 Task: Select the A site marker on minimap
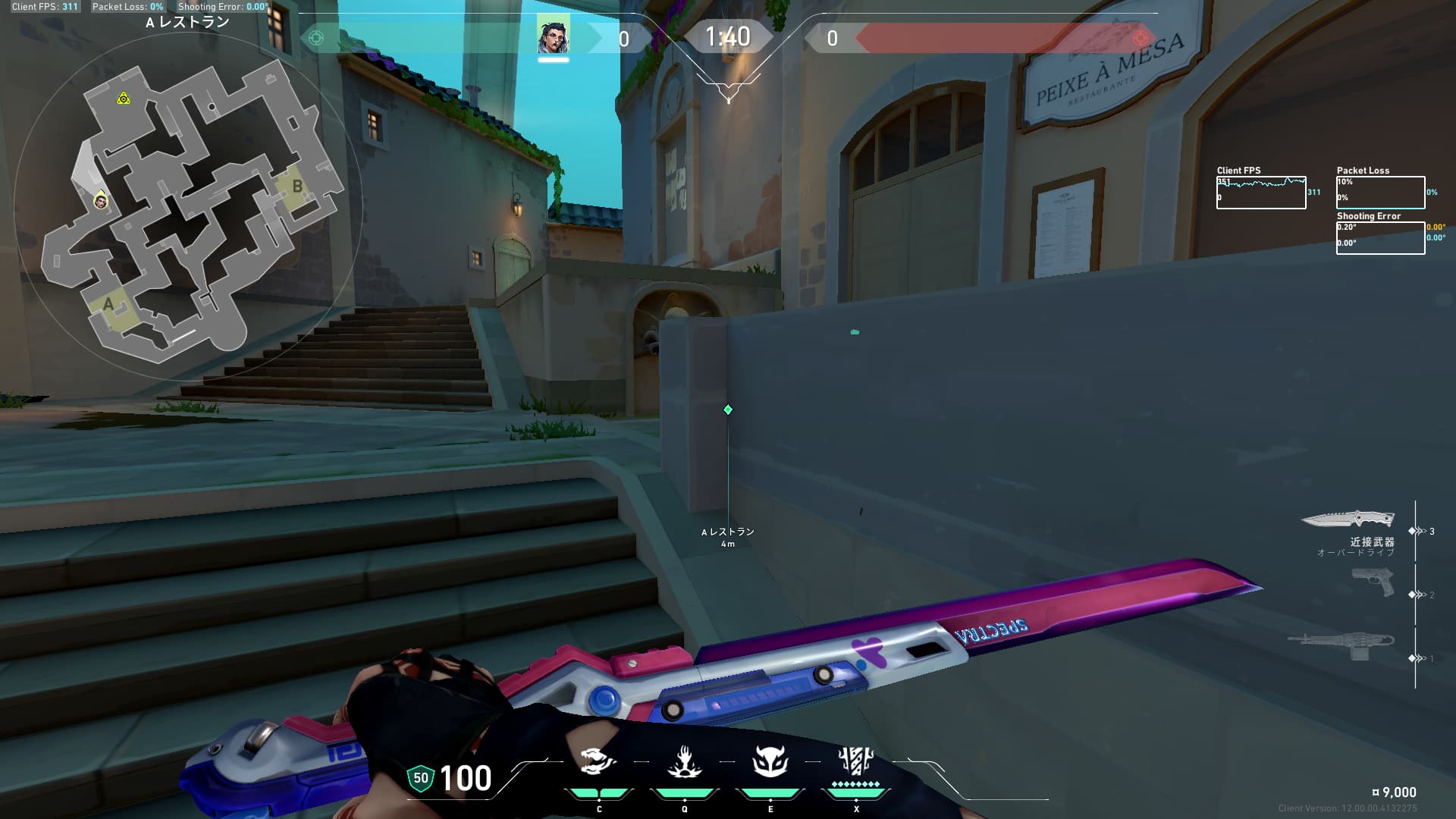(108, 305)
